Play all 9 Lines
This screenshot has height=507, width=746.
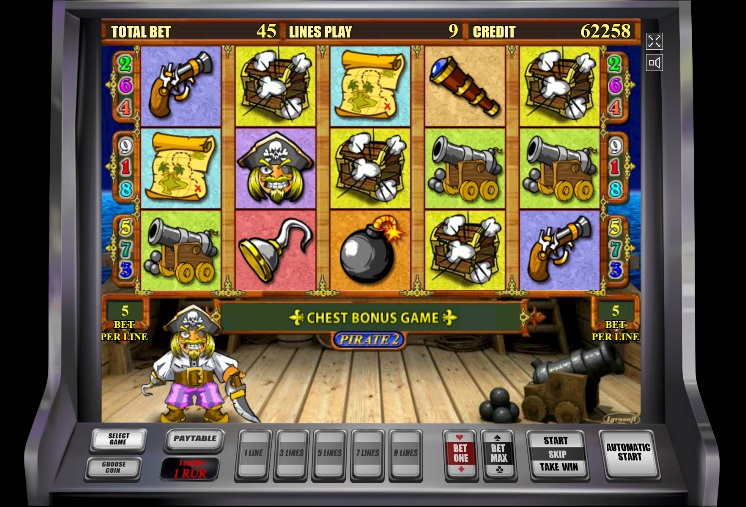point(405,454)
